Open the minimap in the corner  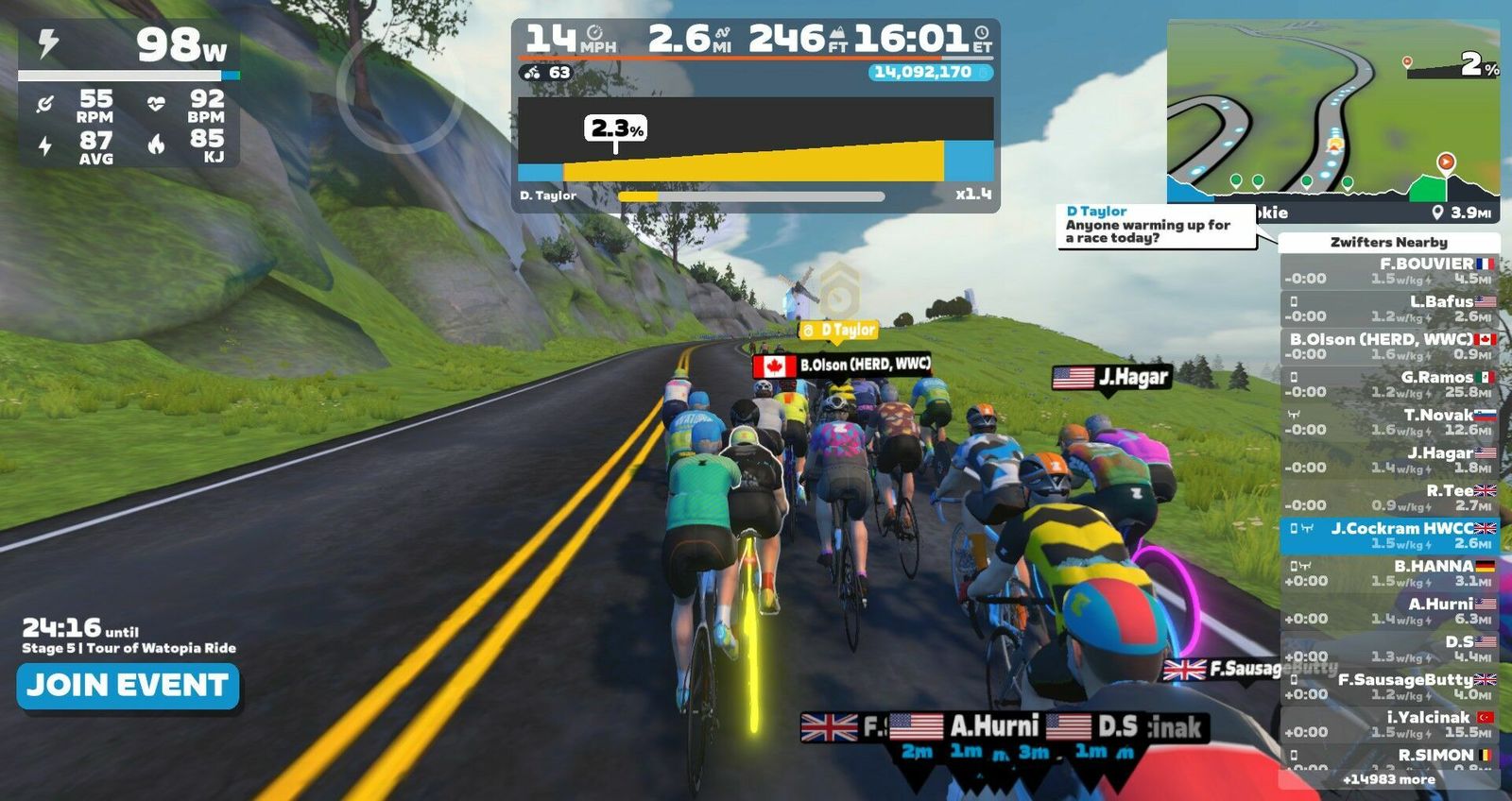tap(1332, 119)
